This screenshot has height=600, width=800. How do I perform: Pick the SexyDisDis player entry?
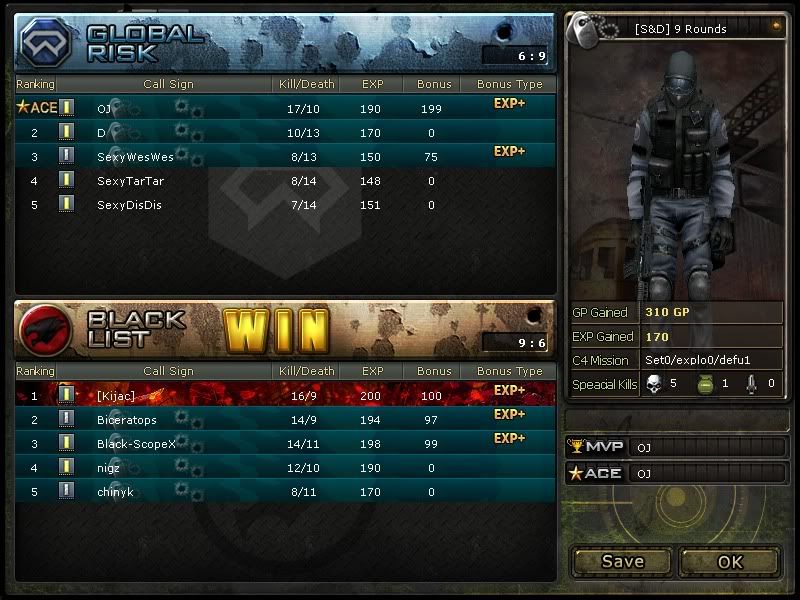point(285,205)
